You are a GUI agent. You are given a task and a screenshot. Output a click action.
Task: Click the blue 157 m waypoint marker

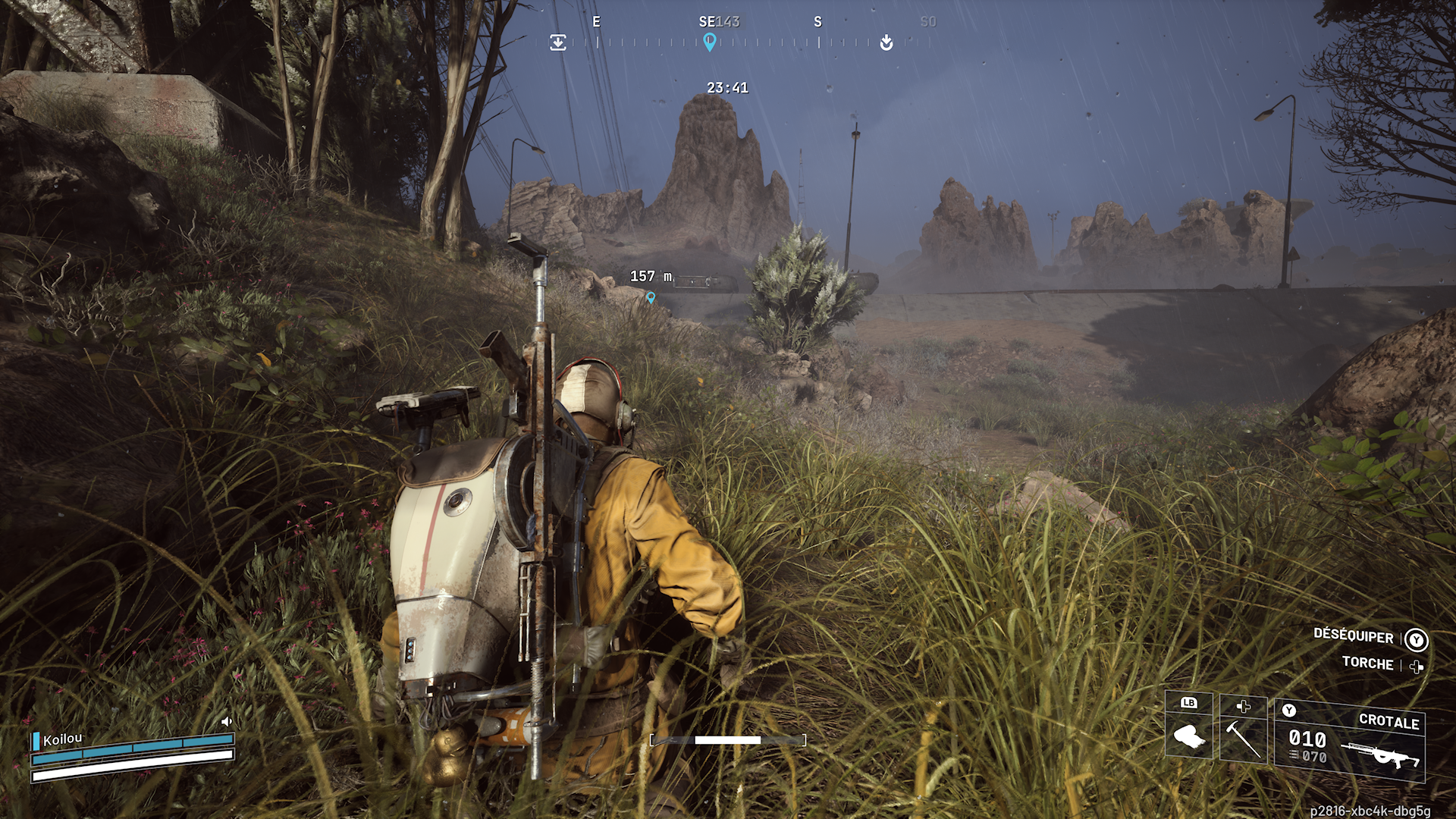651,298
